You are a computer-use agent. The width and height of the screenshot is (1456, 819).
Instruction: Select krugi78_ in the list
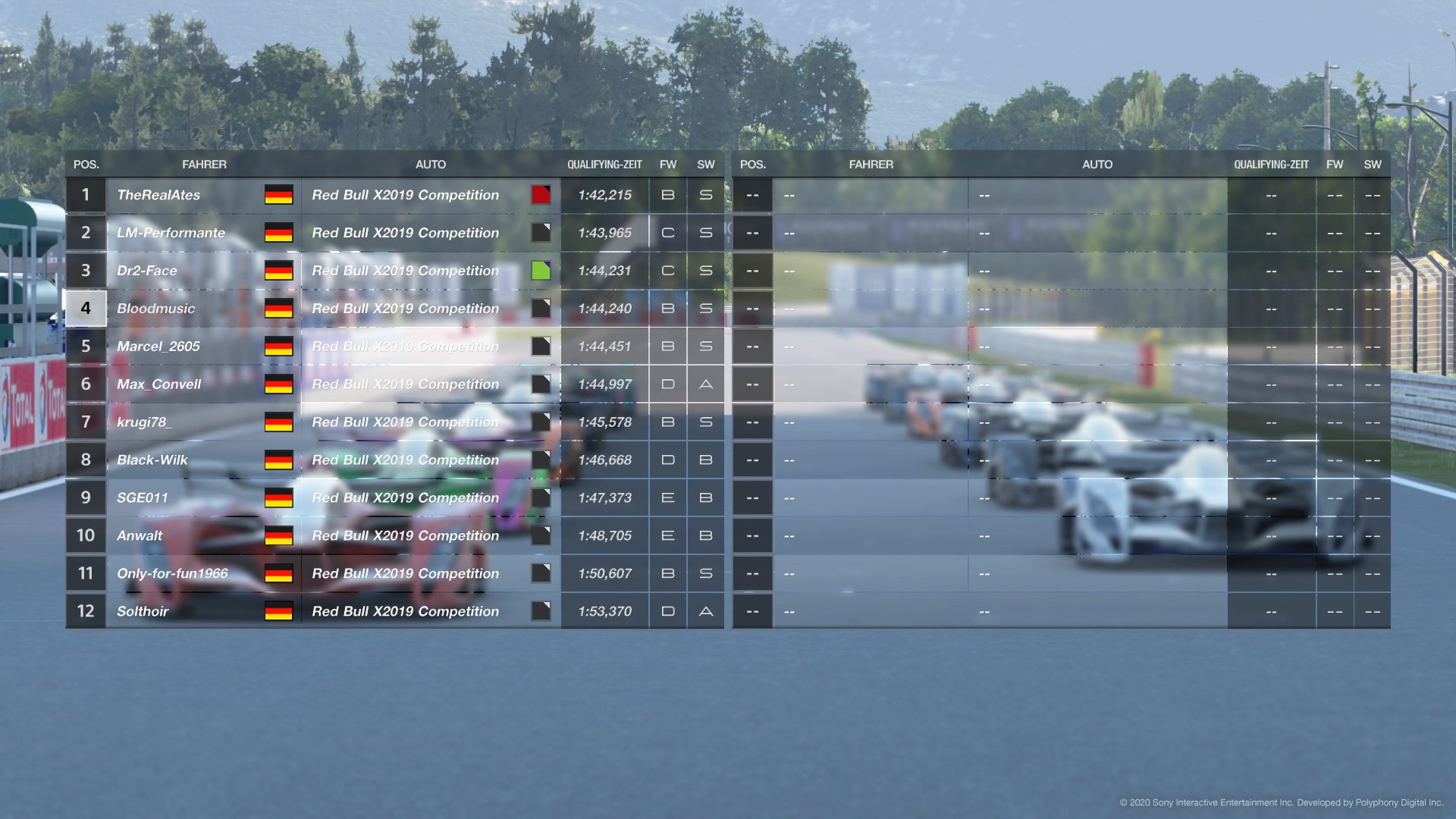pyautogui.click(x=144, y=422)
